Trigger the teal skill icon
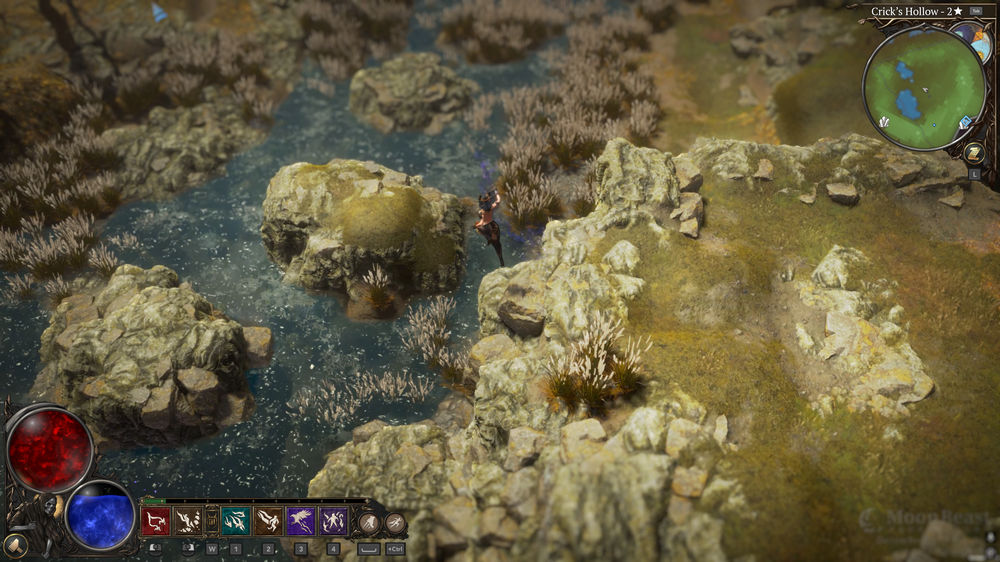The image size is (1000, 562). point(236,520)
